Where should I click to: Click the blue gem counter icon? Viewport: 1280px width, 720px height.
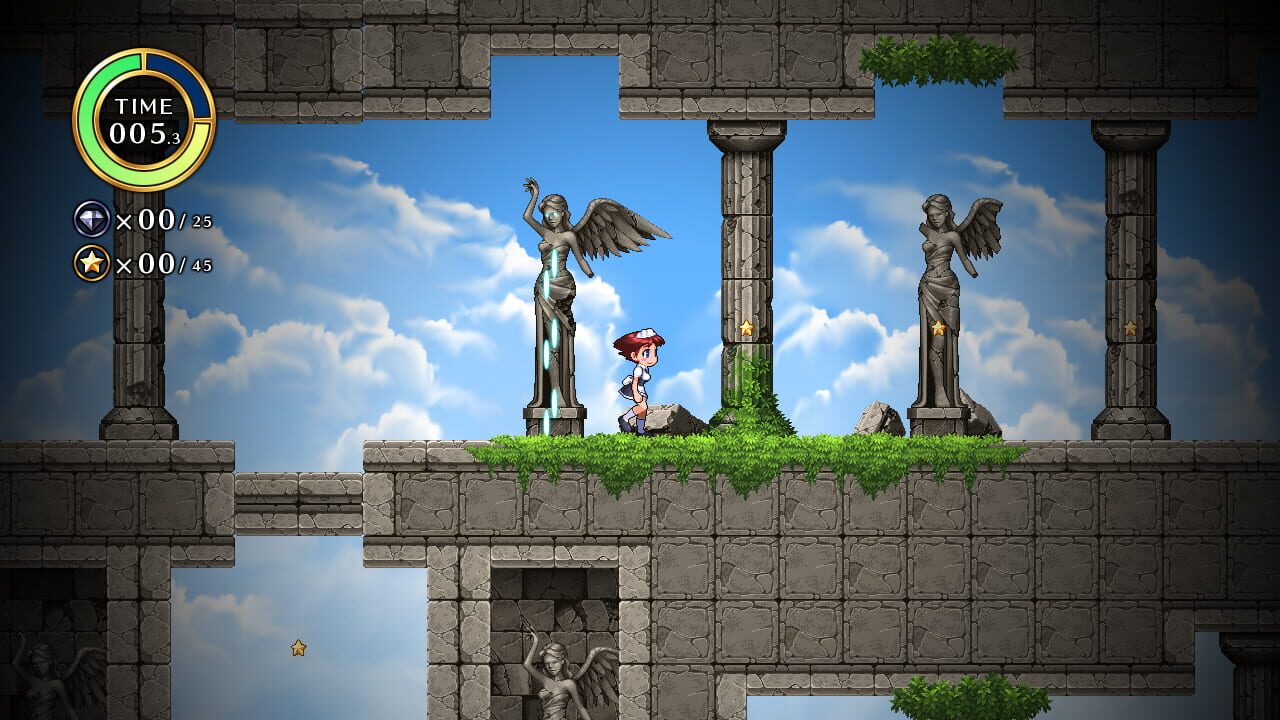pos(90,218)
